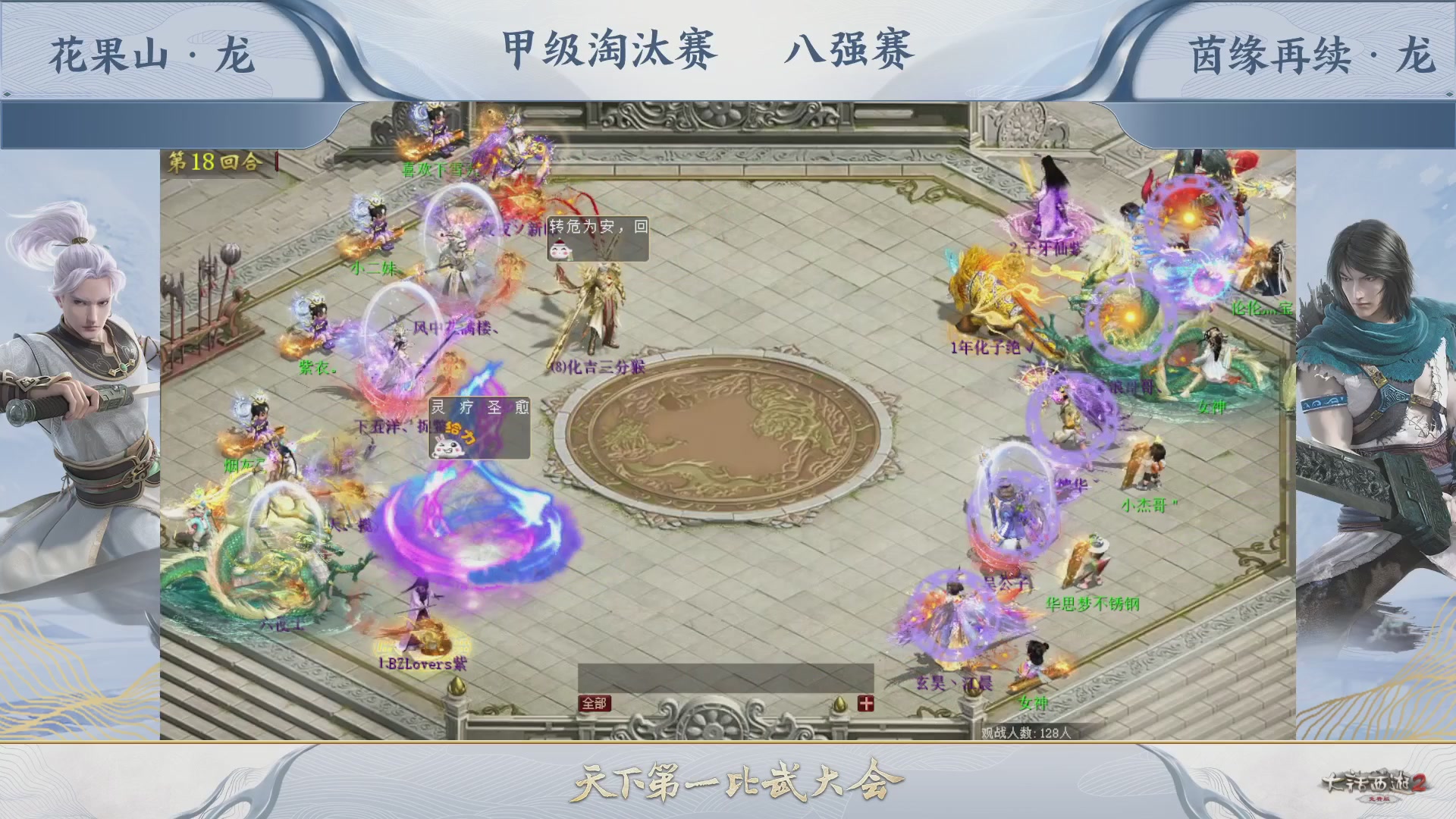Click the rabbit emote in the 灵疗圣愈 bubble
This screenshot has width=1456, height=819.
(449, 446)
